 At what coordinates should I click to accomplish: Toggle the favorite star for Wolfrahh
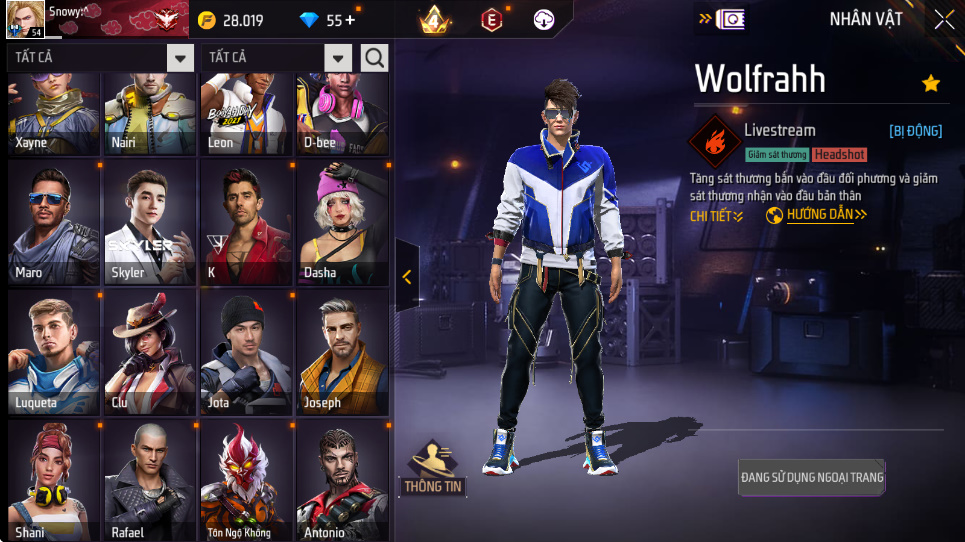point(931,84)
